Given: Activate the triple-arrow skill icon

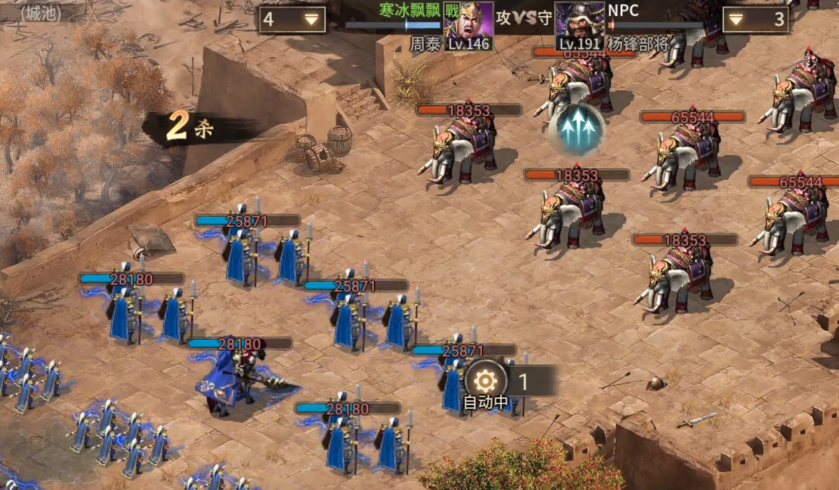Looking at the screenshot, I should [576, 127].
